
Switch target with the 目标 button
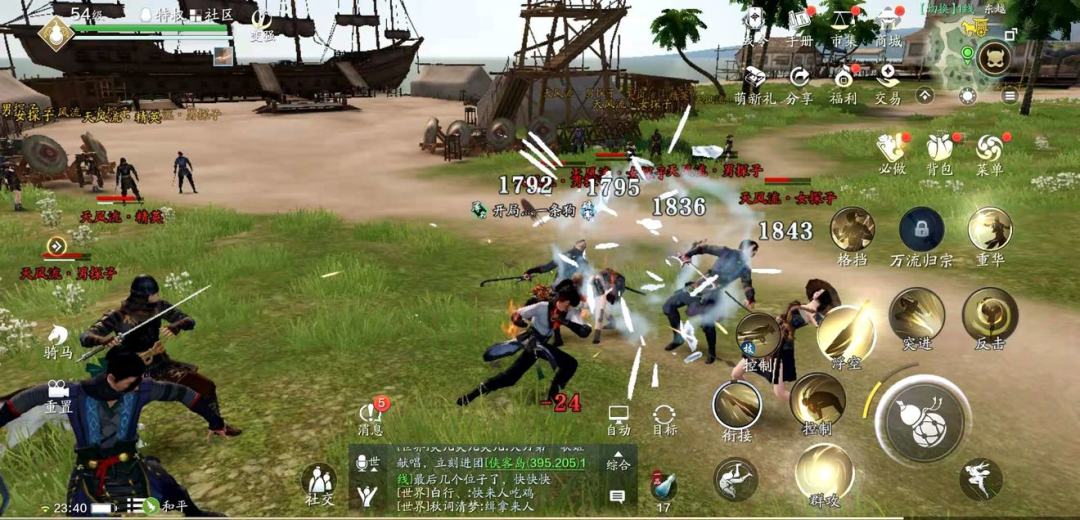click(x=664, y=418)
